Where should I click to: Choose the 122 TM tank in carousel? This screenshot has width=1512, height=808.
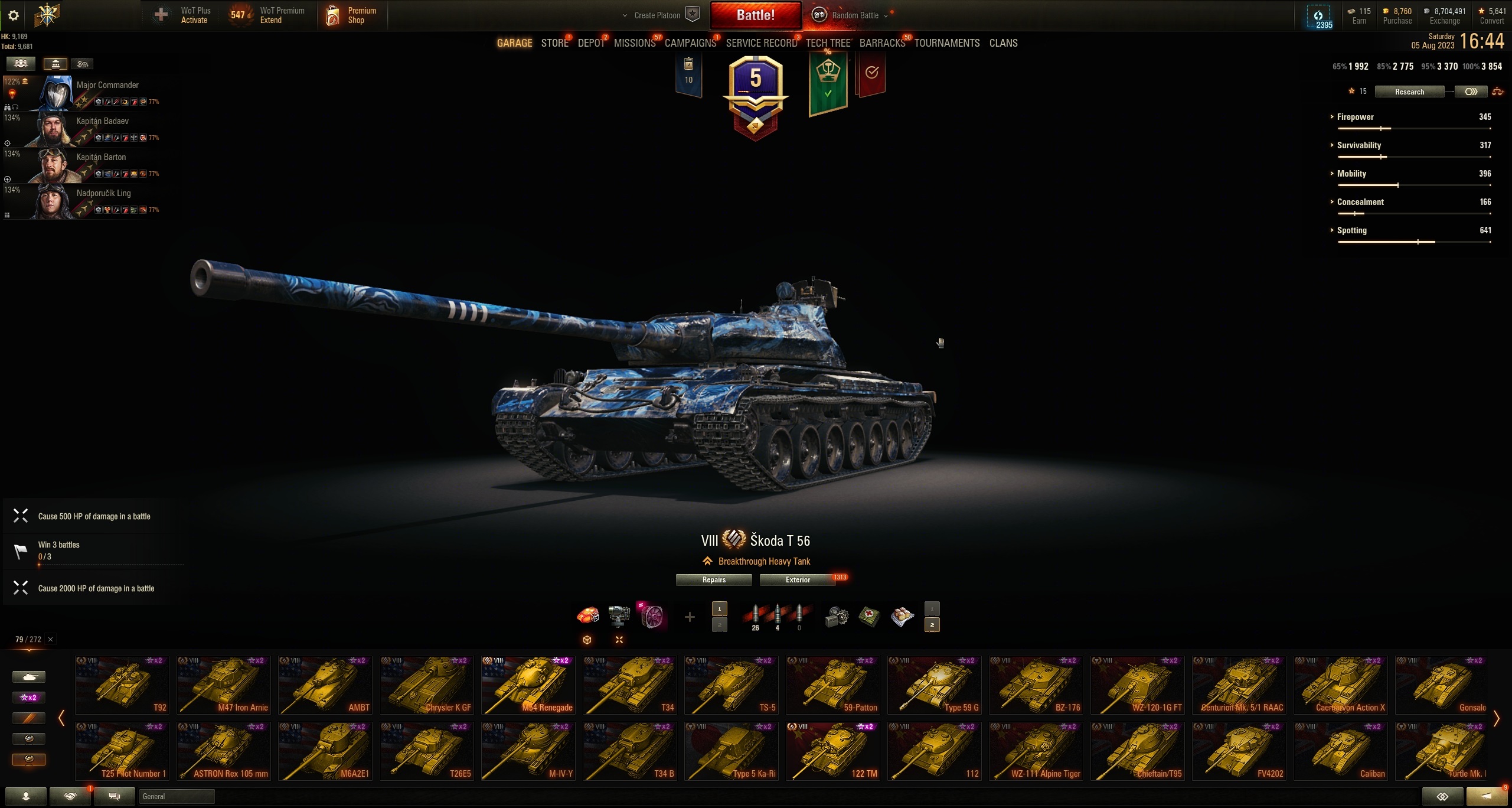832,751
